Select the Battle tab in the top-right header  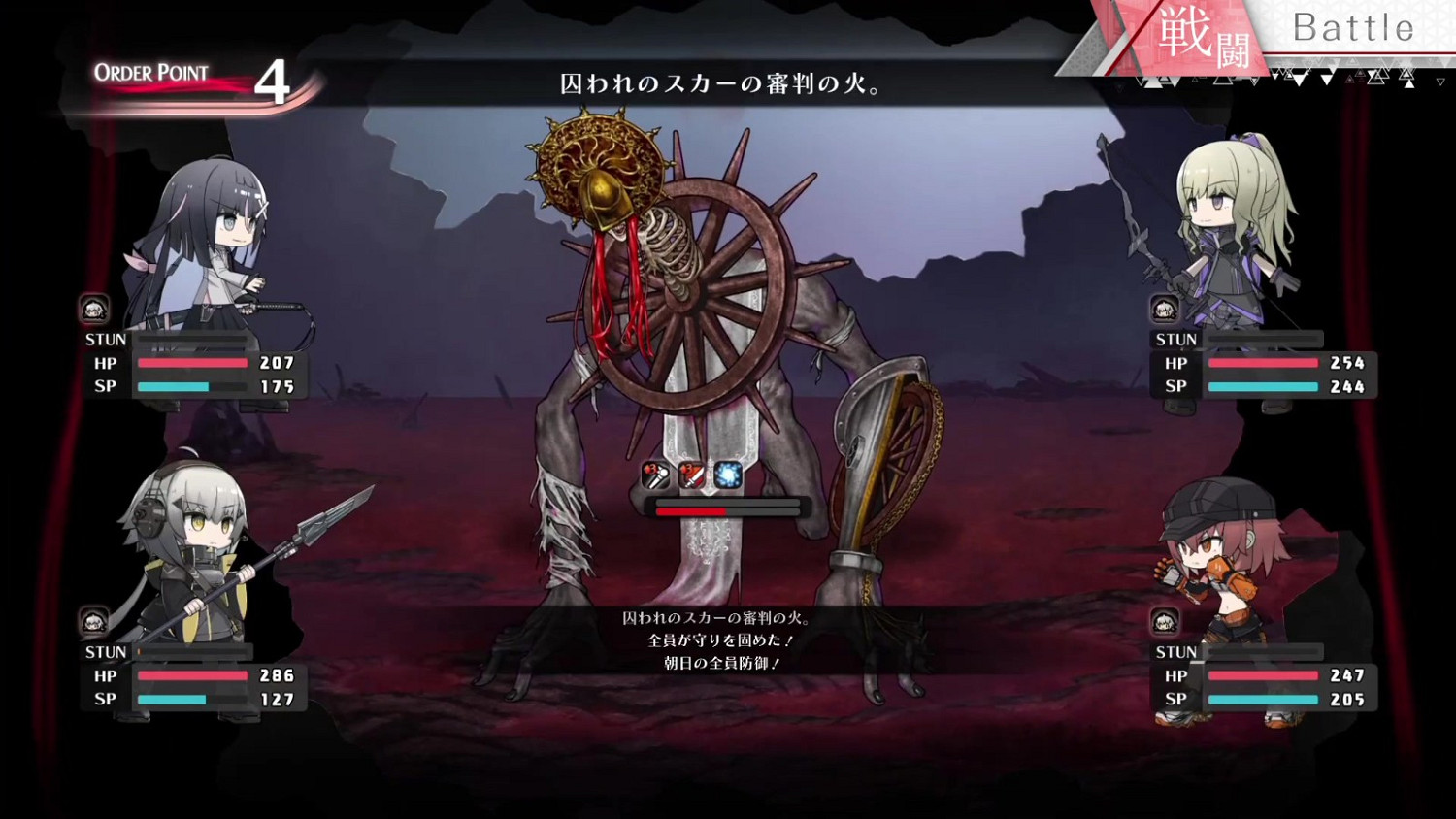pyautogui.click(x=1353, y=27)
